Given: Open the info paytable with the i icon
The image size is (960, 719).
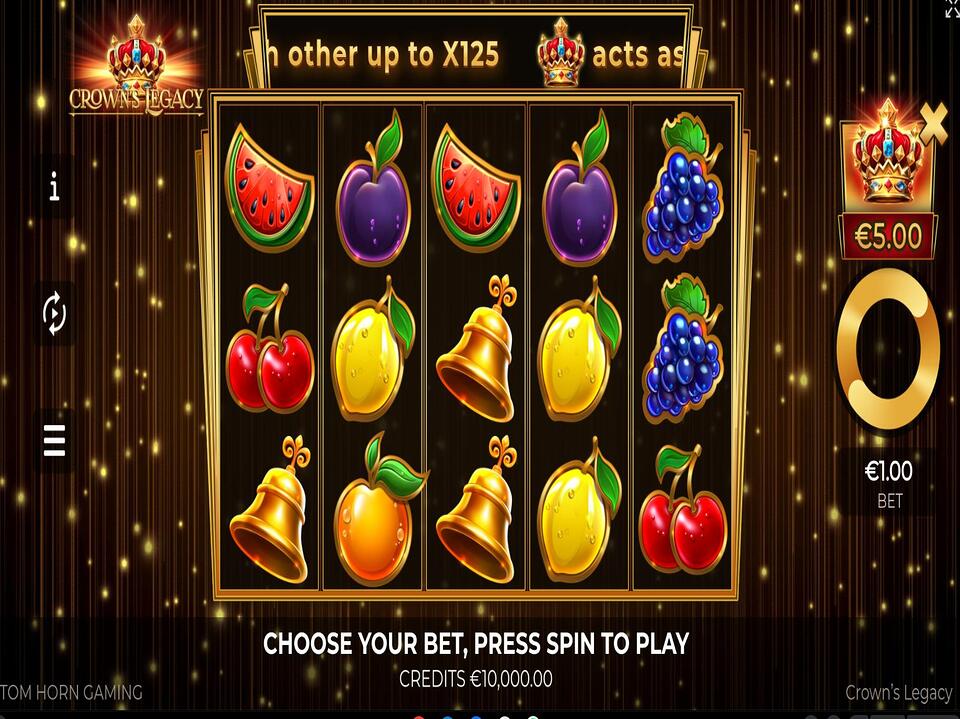Looking at the screenshot, I should click(54, 186).
